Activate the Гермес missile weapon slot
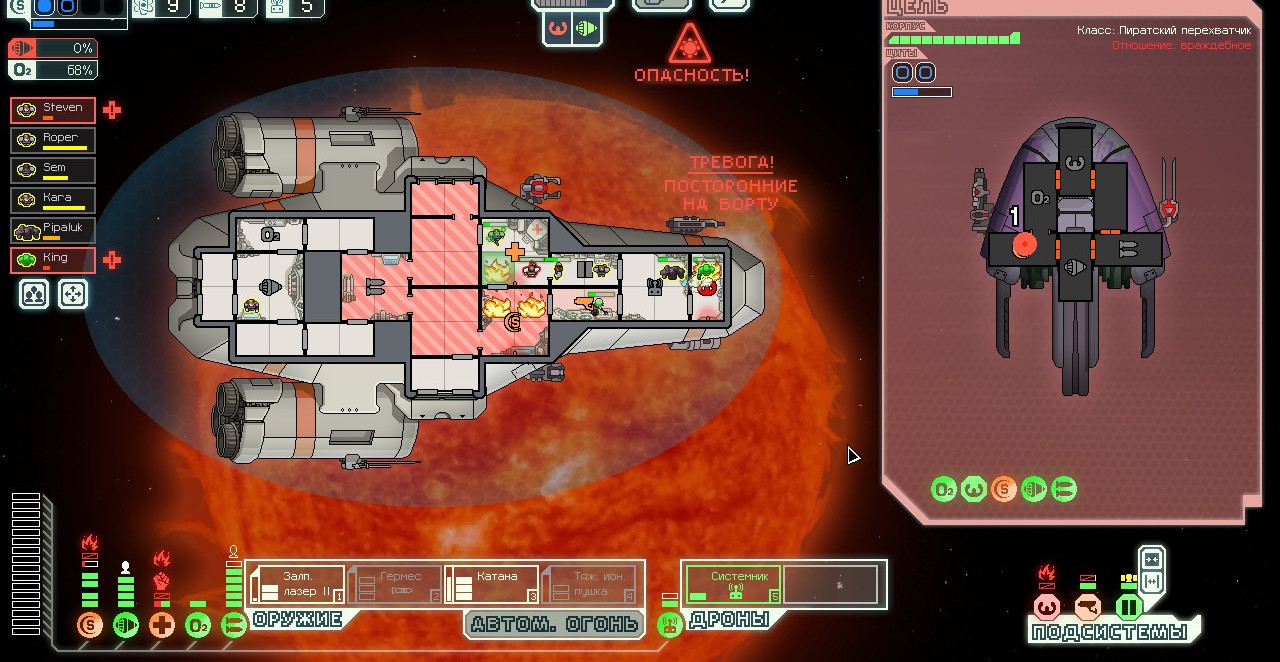 click(x=394, y=585)
